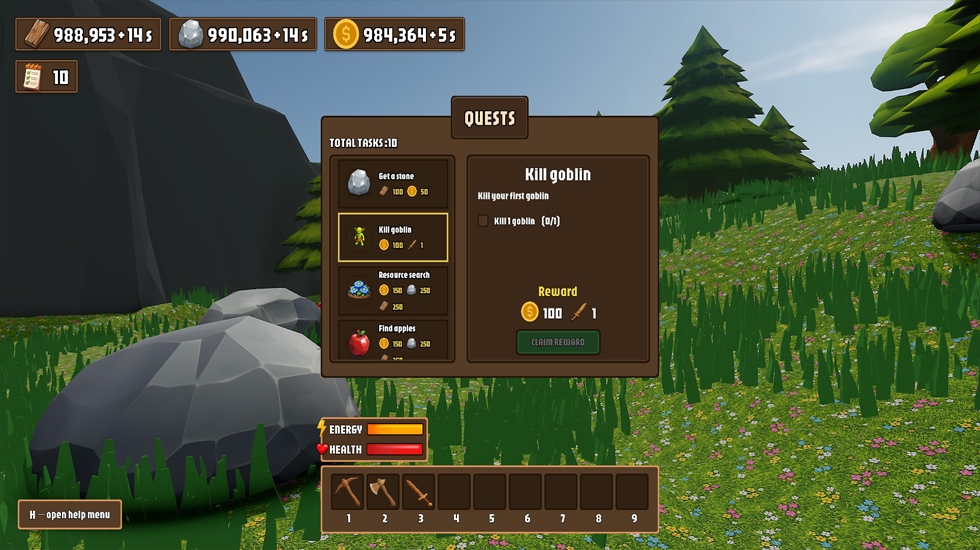The width and height of the screenshot is (980, 550).
Task: Open the Resource search quest
Action: pyautogui.click(x=393, y=290)
